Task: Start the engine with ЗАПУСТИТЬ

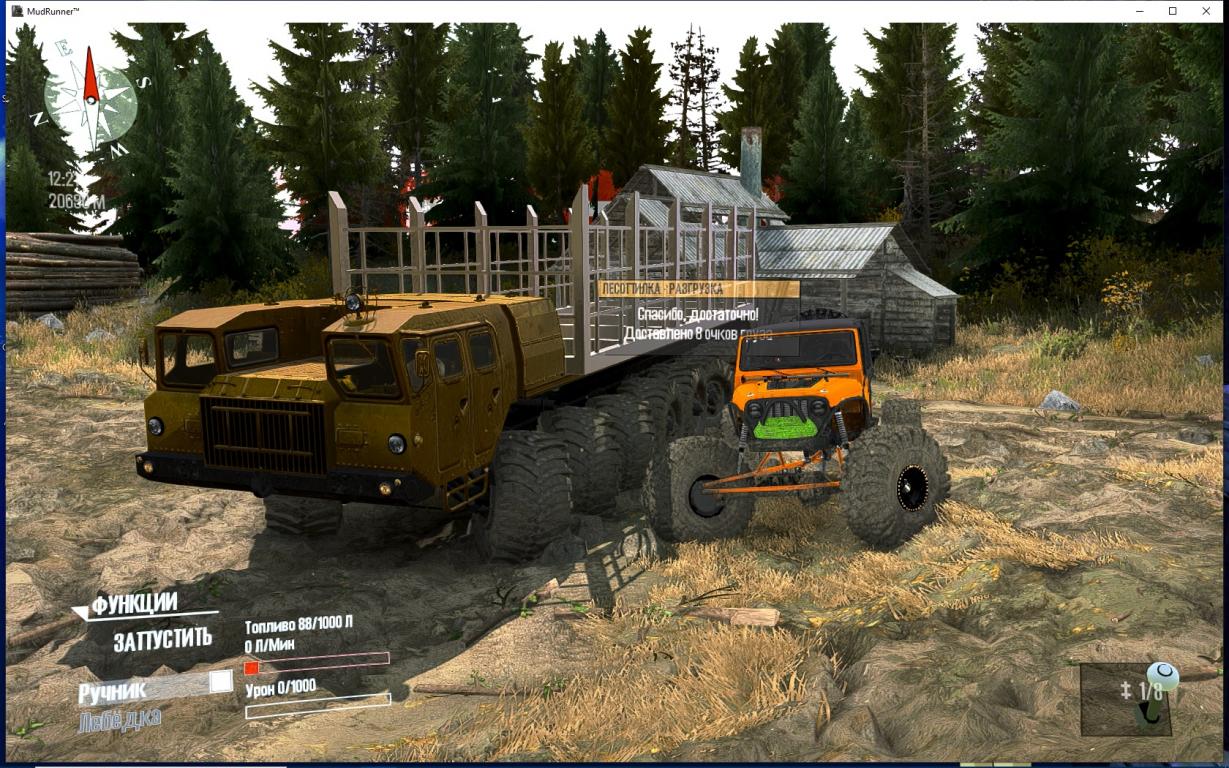Action: (162, 639)
